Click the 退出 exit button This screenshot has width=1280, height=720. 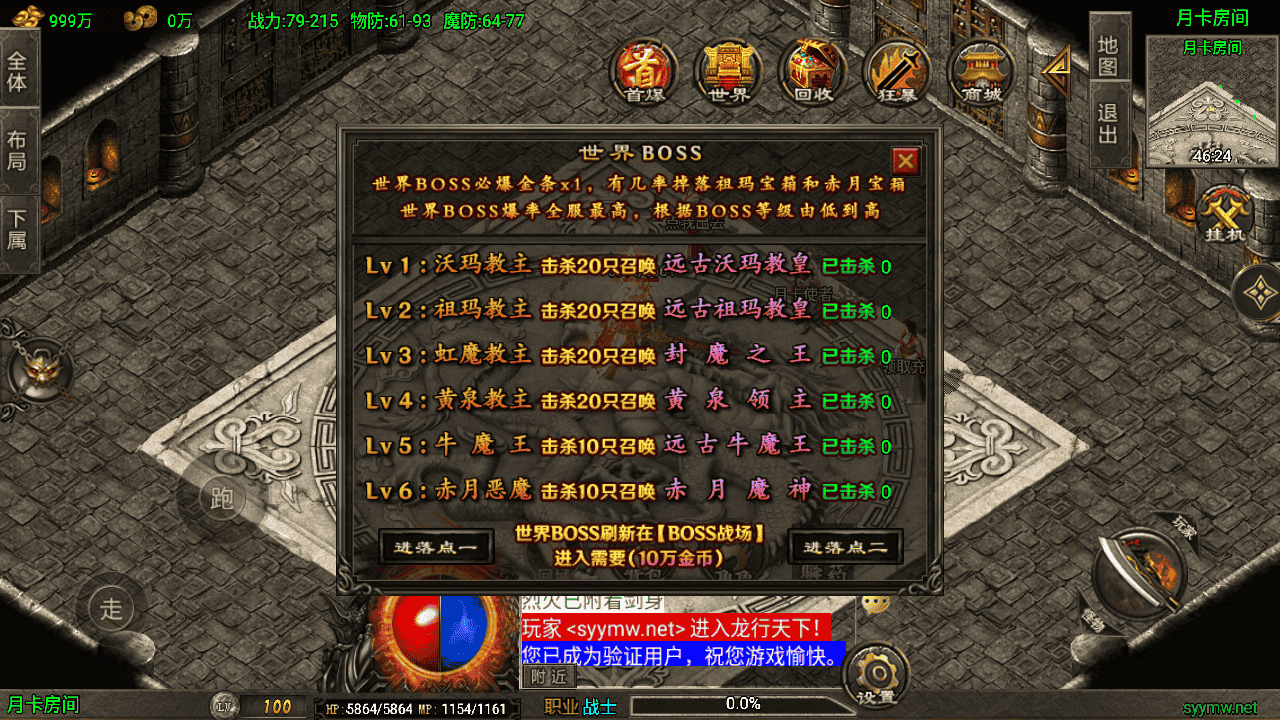pos(1108,124)
